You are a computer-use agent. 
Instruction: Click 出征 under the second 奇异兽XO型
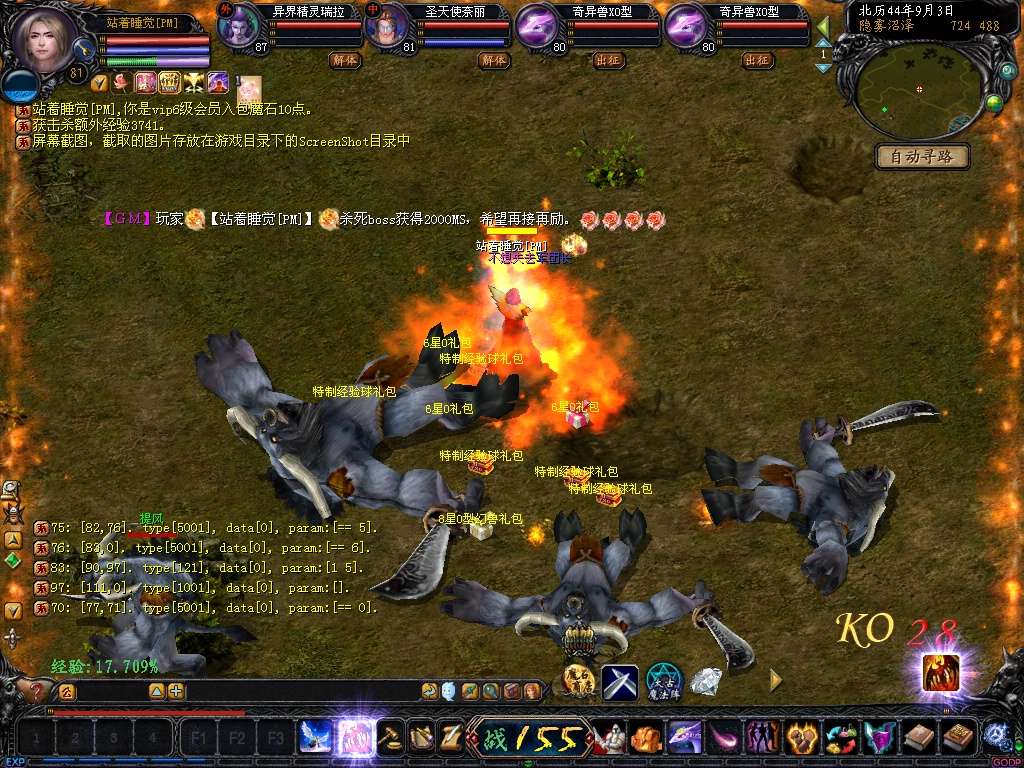tap(758, 60)
